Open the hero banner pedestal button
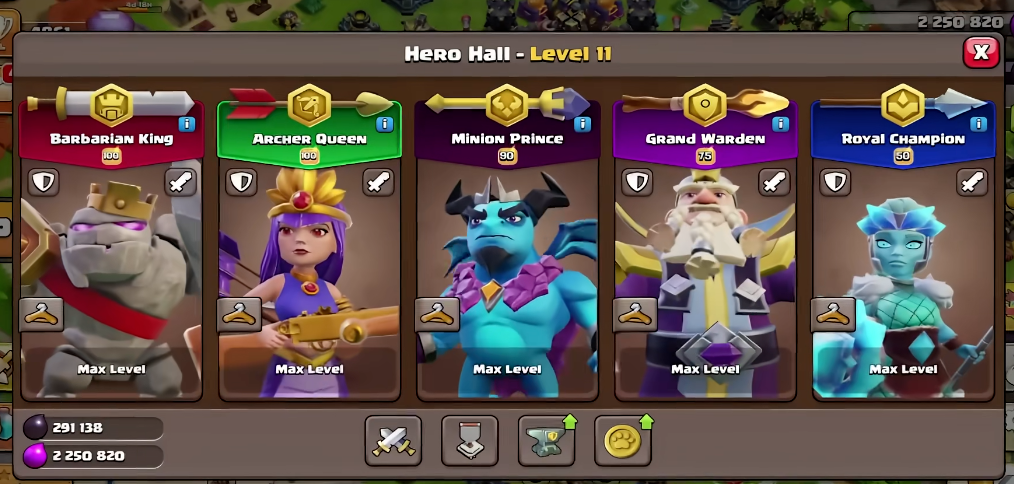The image size is (1014, 484). pyautogui.click(x=469, y=441)
